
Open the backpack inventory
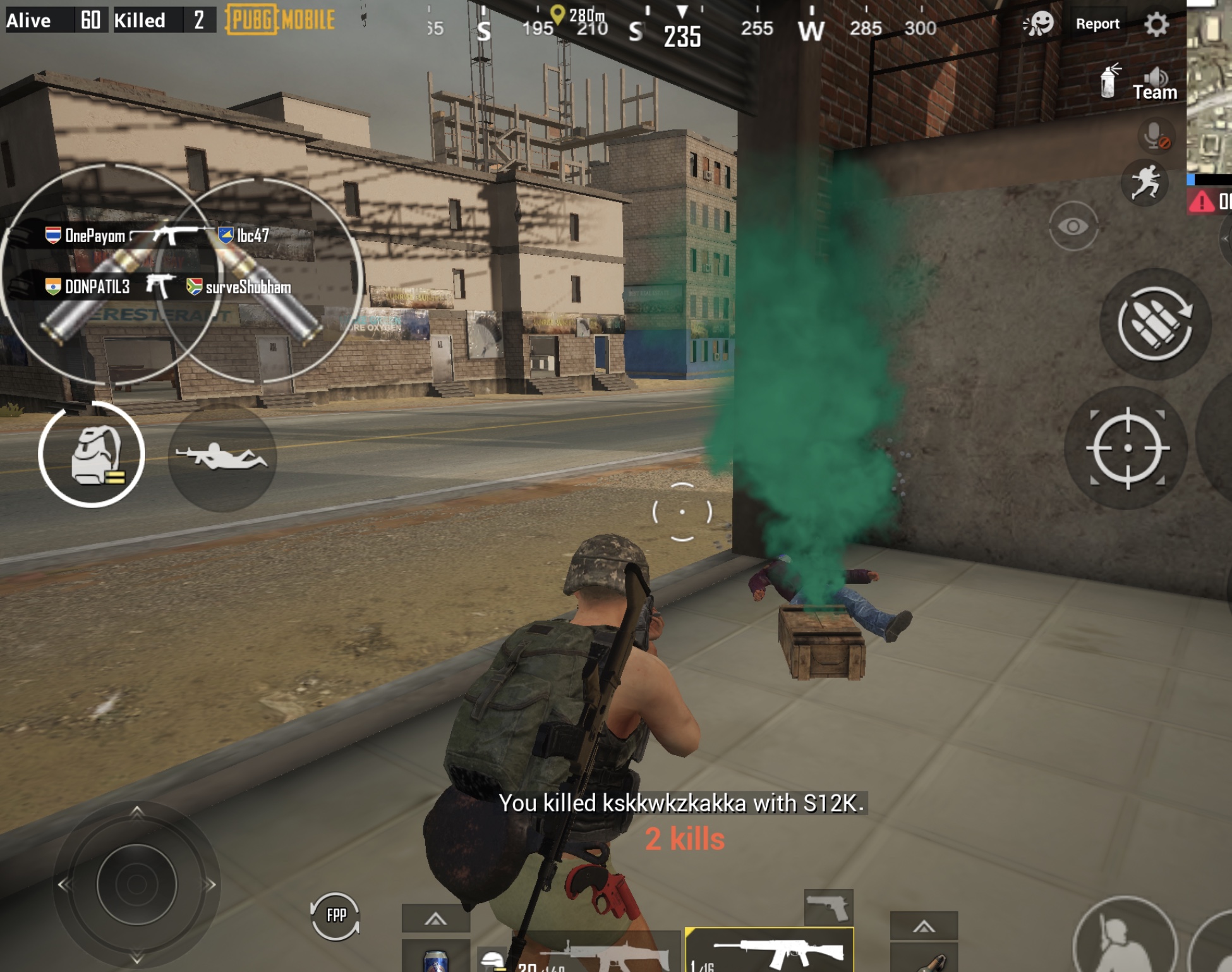pyautogui.click(x=92, y=454)
